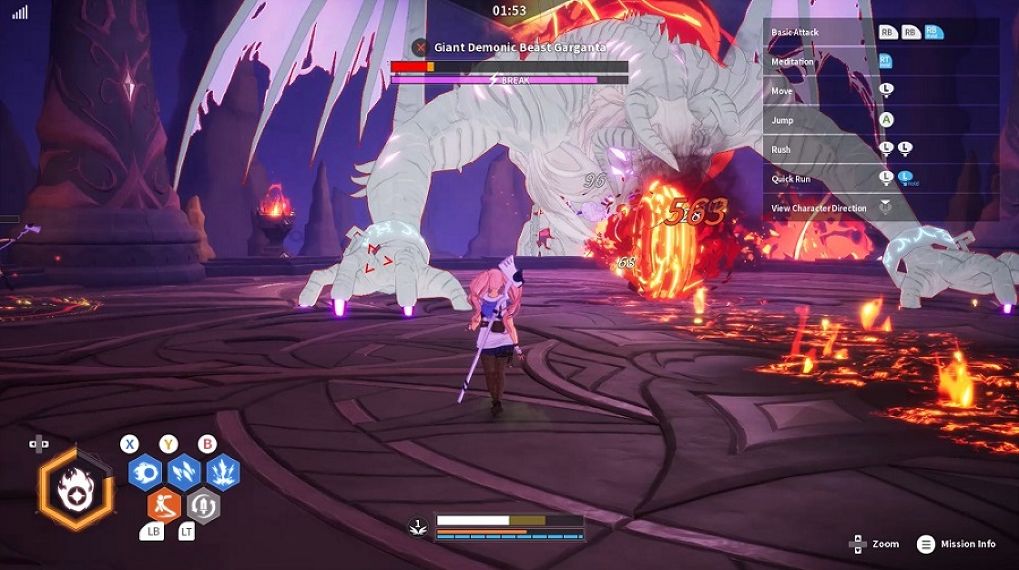1019x570 pixels.
Task: Click the Zoom control
Action: pos(873,544)
